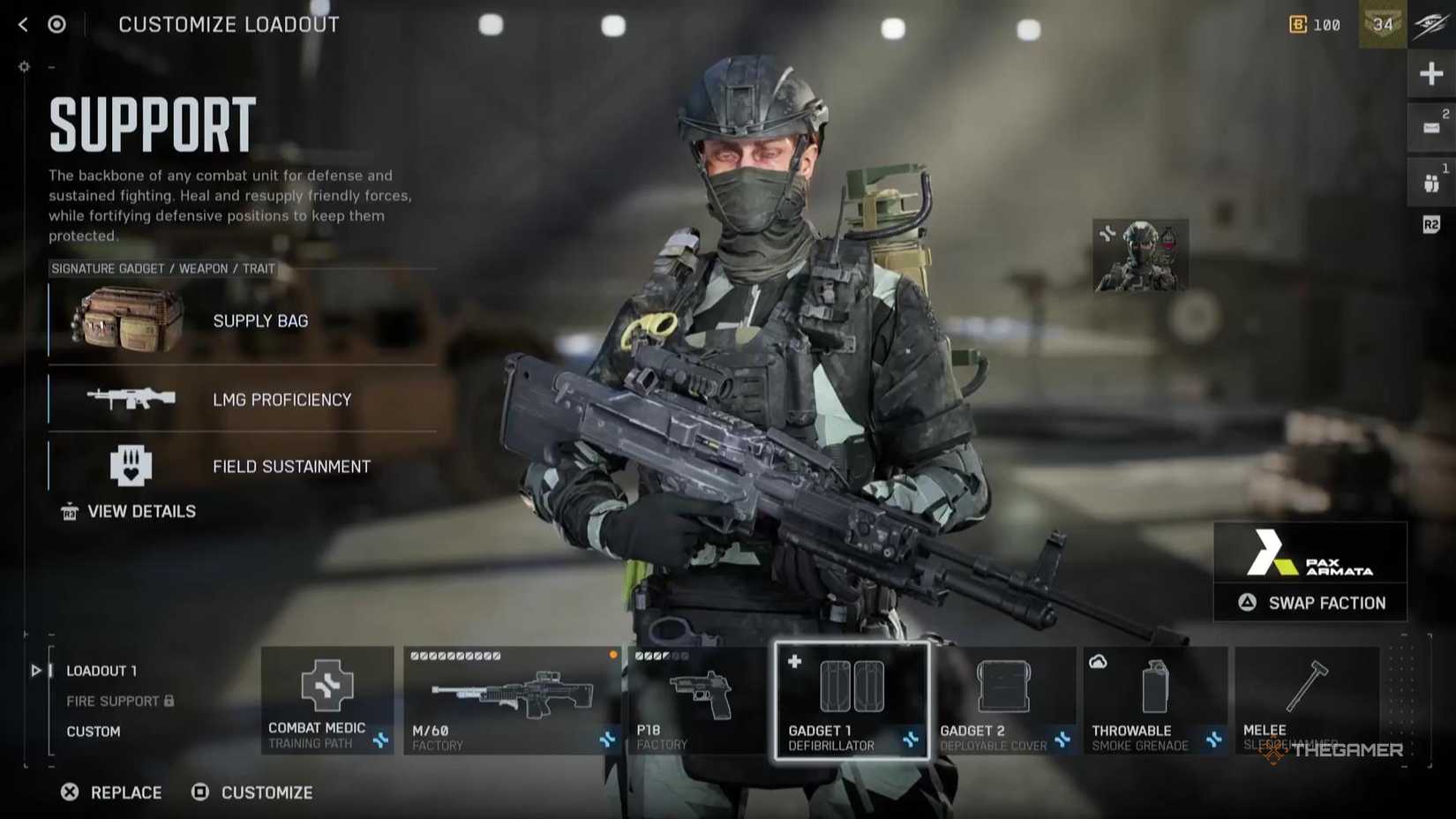The height and width of the screenshot is (819, 1456).
Task: Click the soldier preview thumbnail
Action: (1139, 254)
